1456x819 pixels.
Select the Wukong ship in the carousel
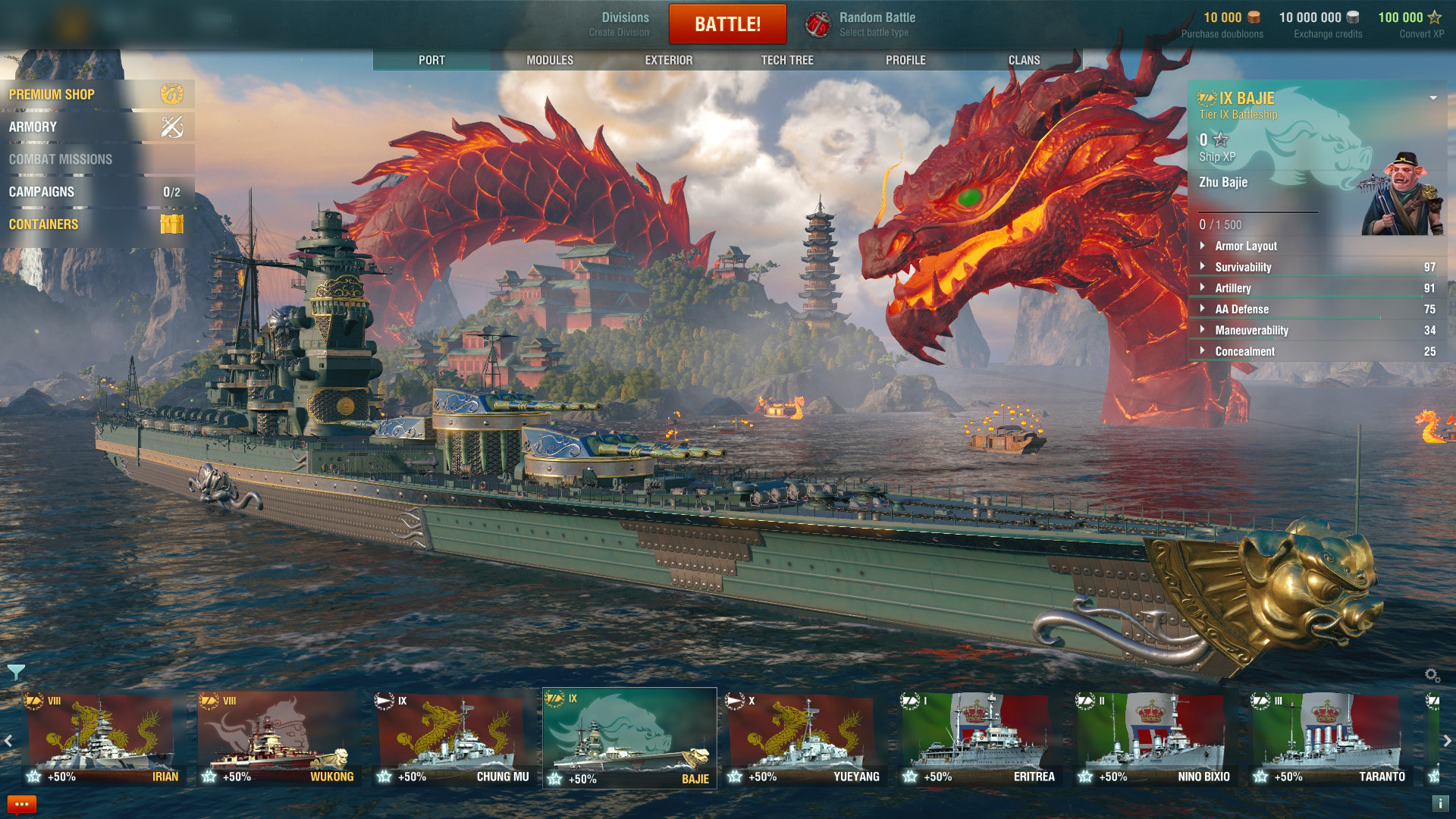point(278,738)
